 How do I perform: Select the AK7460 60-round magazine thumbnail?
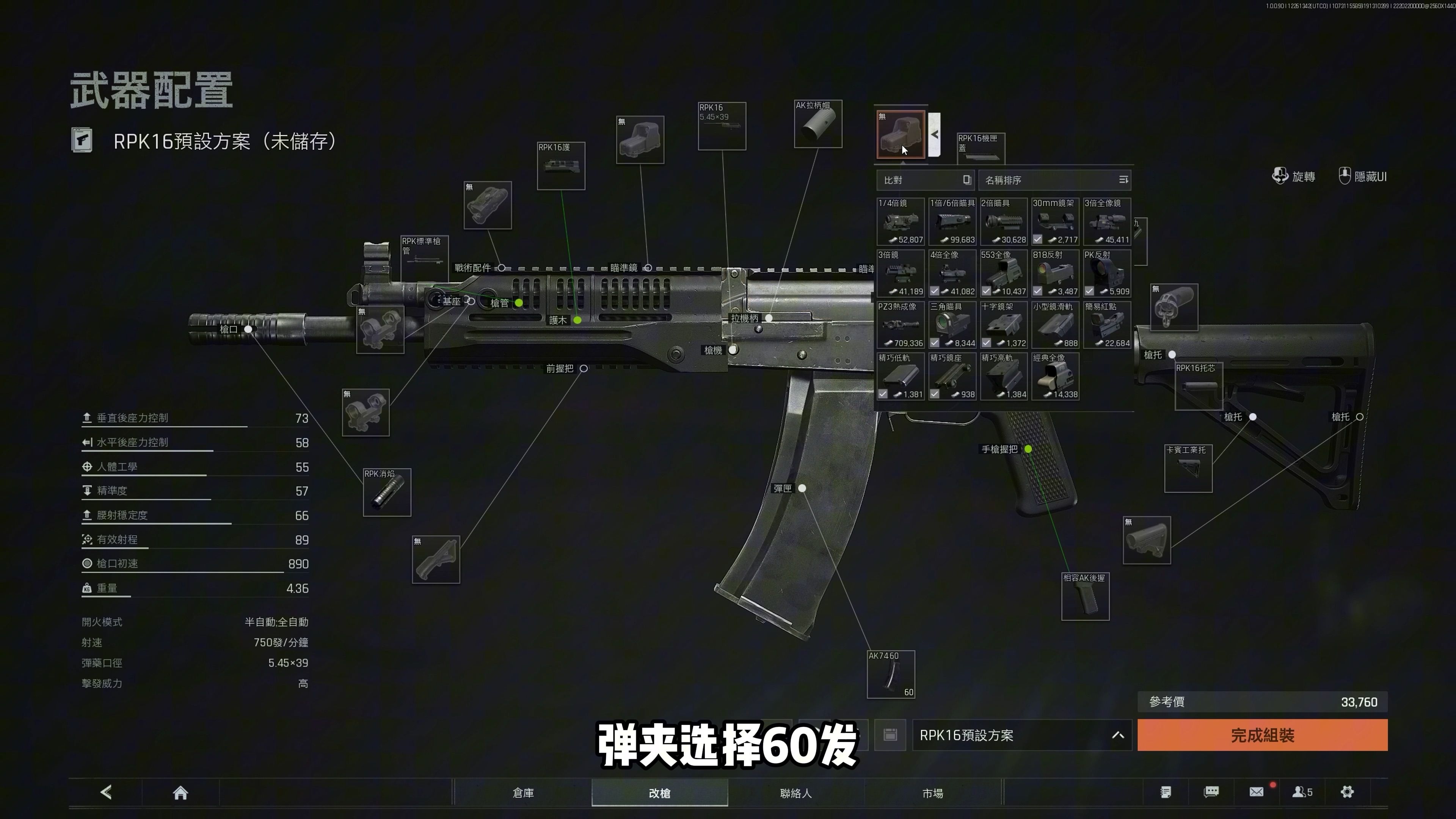click(891, 674)
